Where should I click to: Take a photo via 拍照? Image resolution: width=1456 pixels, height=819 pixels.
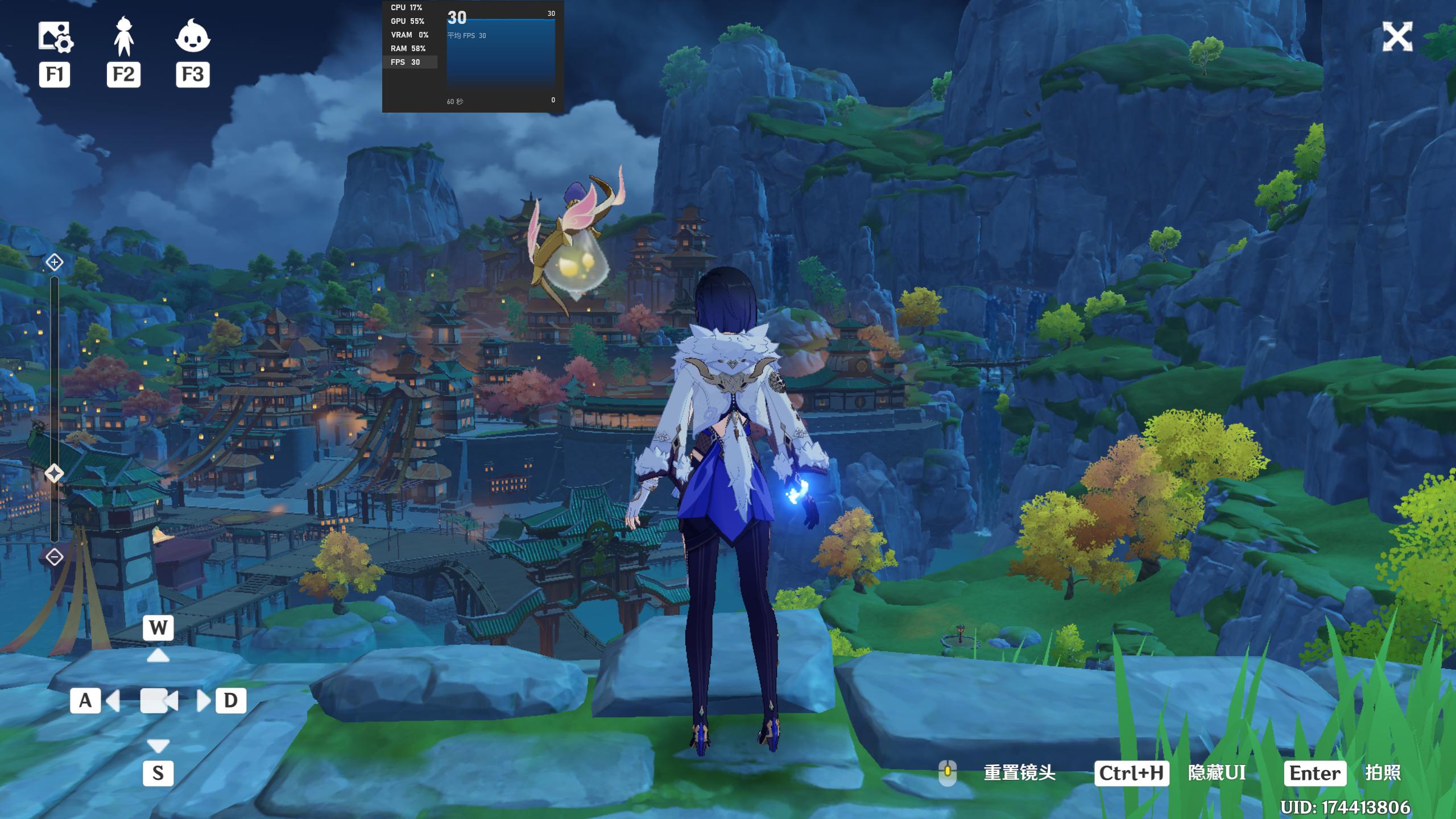tap(1383, 773)
